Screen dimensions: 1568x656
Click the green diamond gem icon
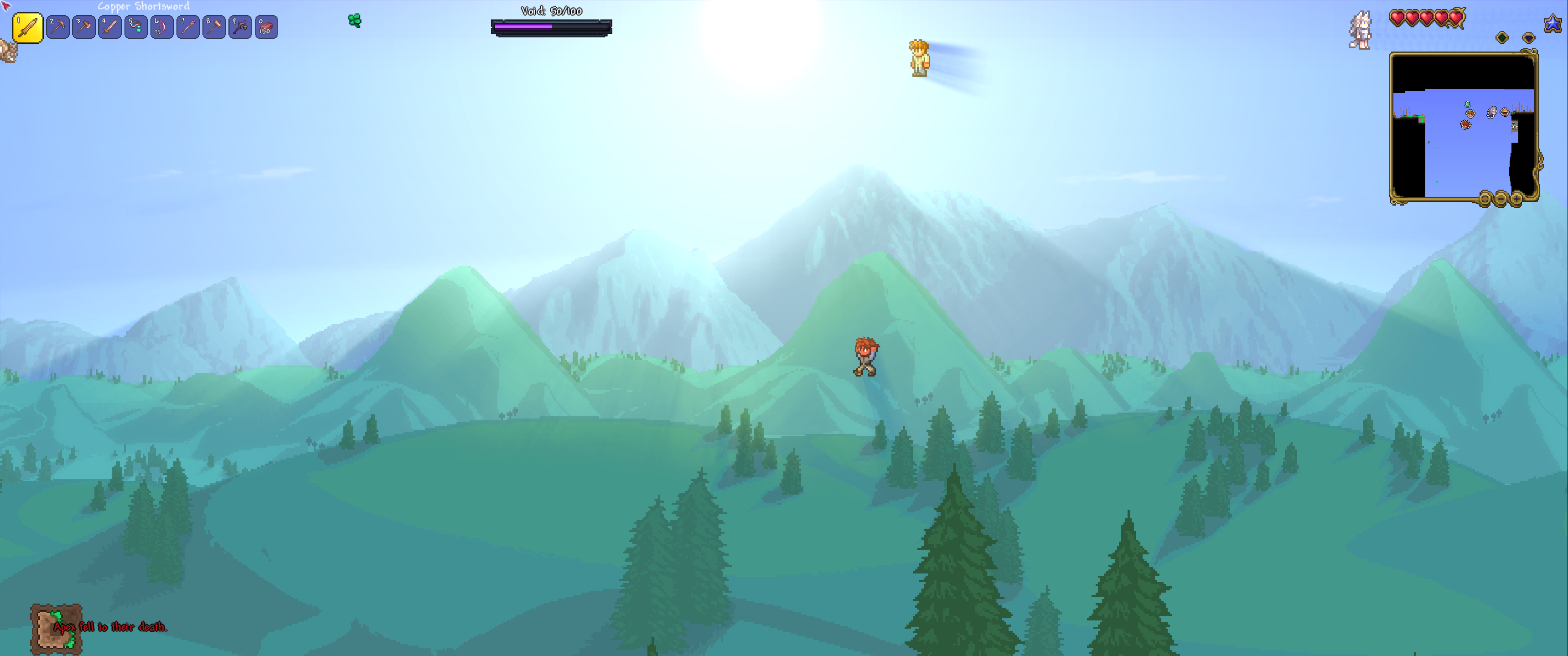click(1501, 38)
